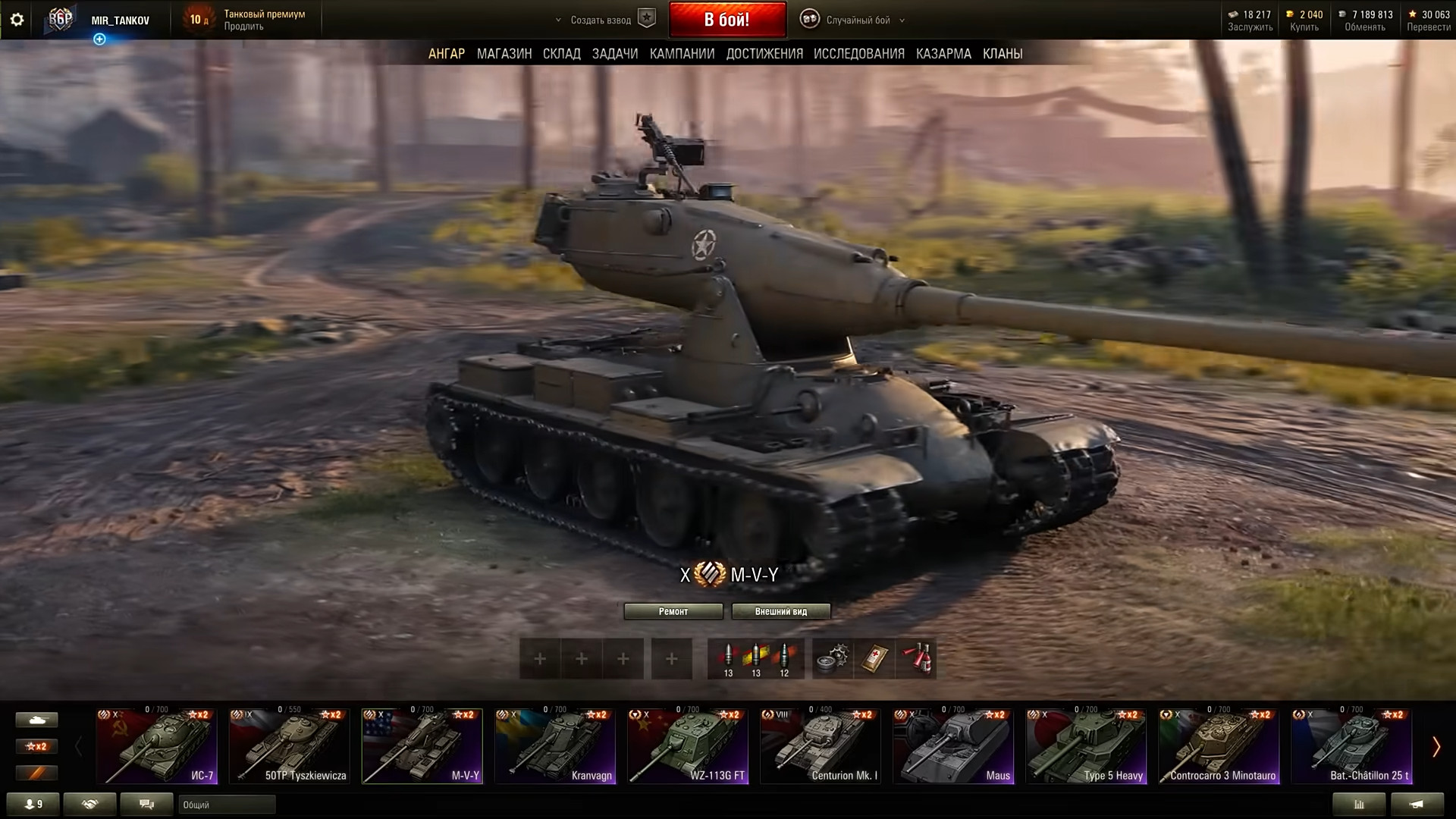Open the settings gear menu
Image resolution: width=1456 pixels, height=819 pixels.
tap(17, 20)
